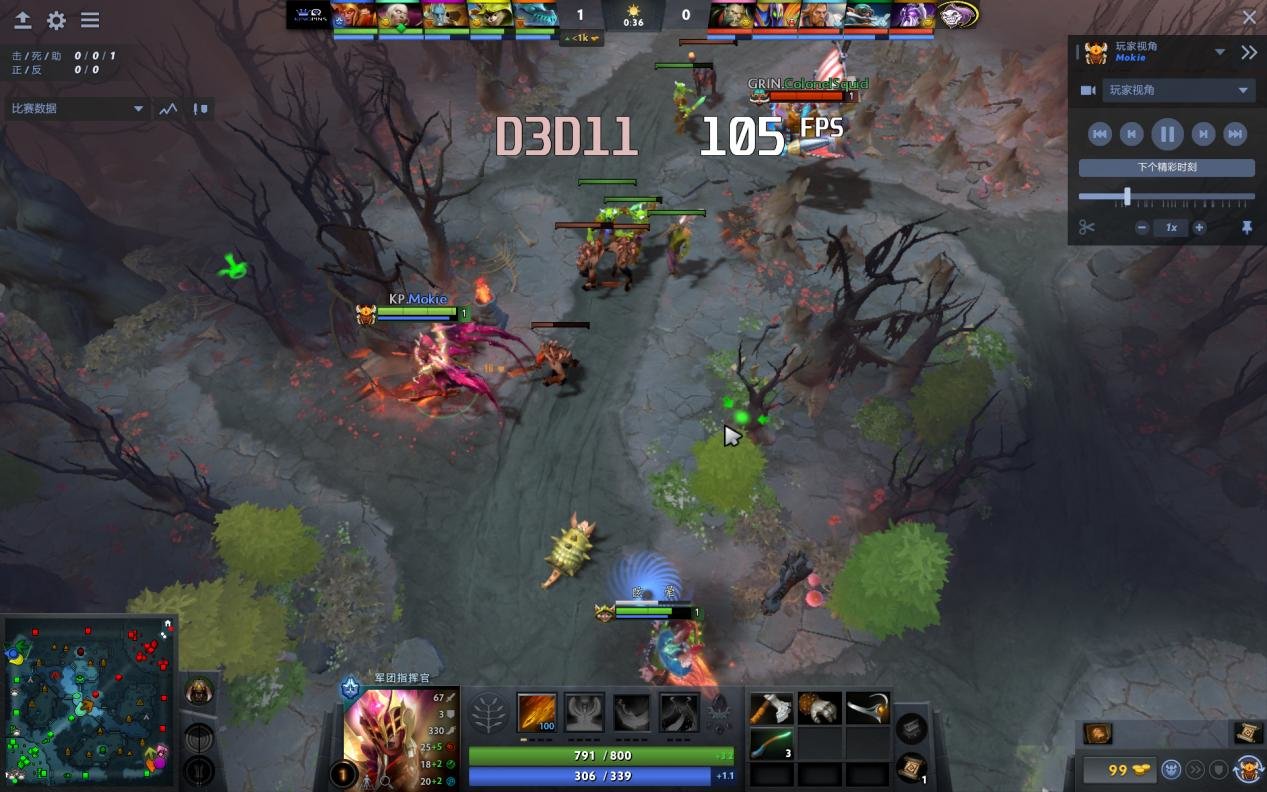
Task: Jump back to the replay start
Action: [x=1099, y=134]
